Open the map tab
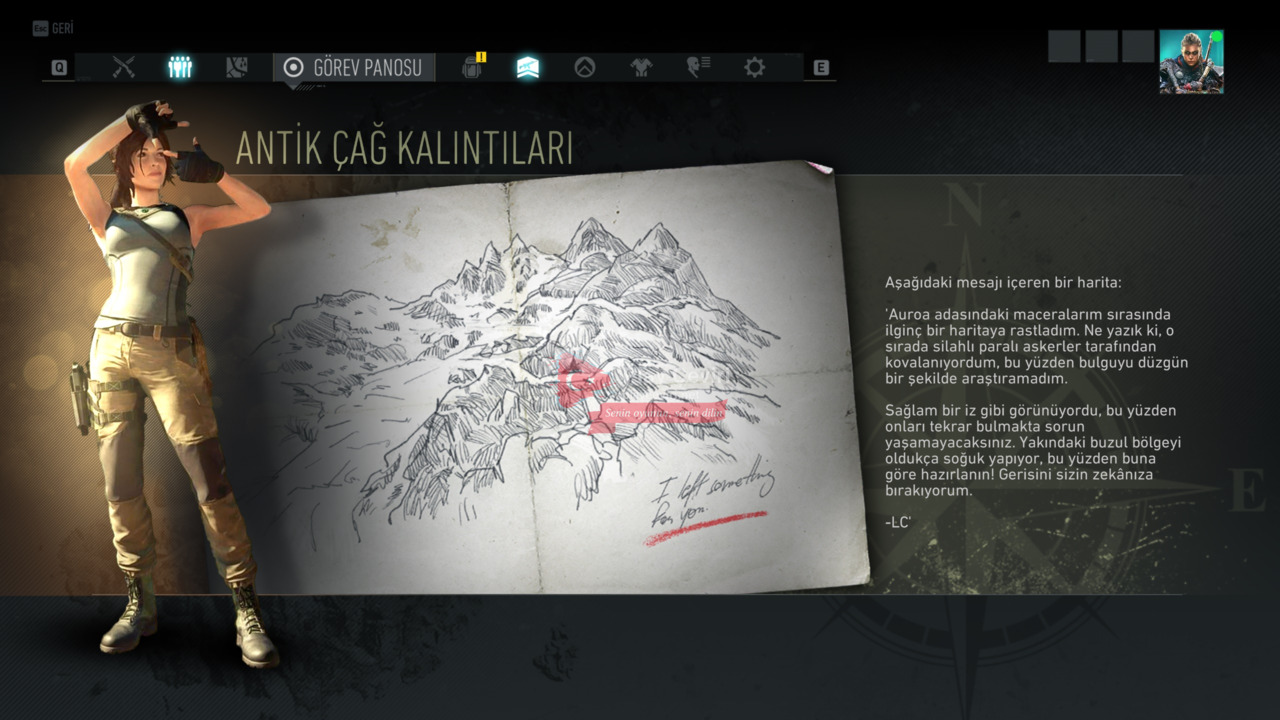1280x720 pixels. [x=237, y=67]
